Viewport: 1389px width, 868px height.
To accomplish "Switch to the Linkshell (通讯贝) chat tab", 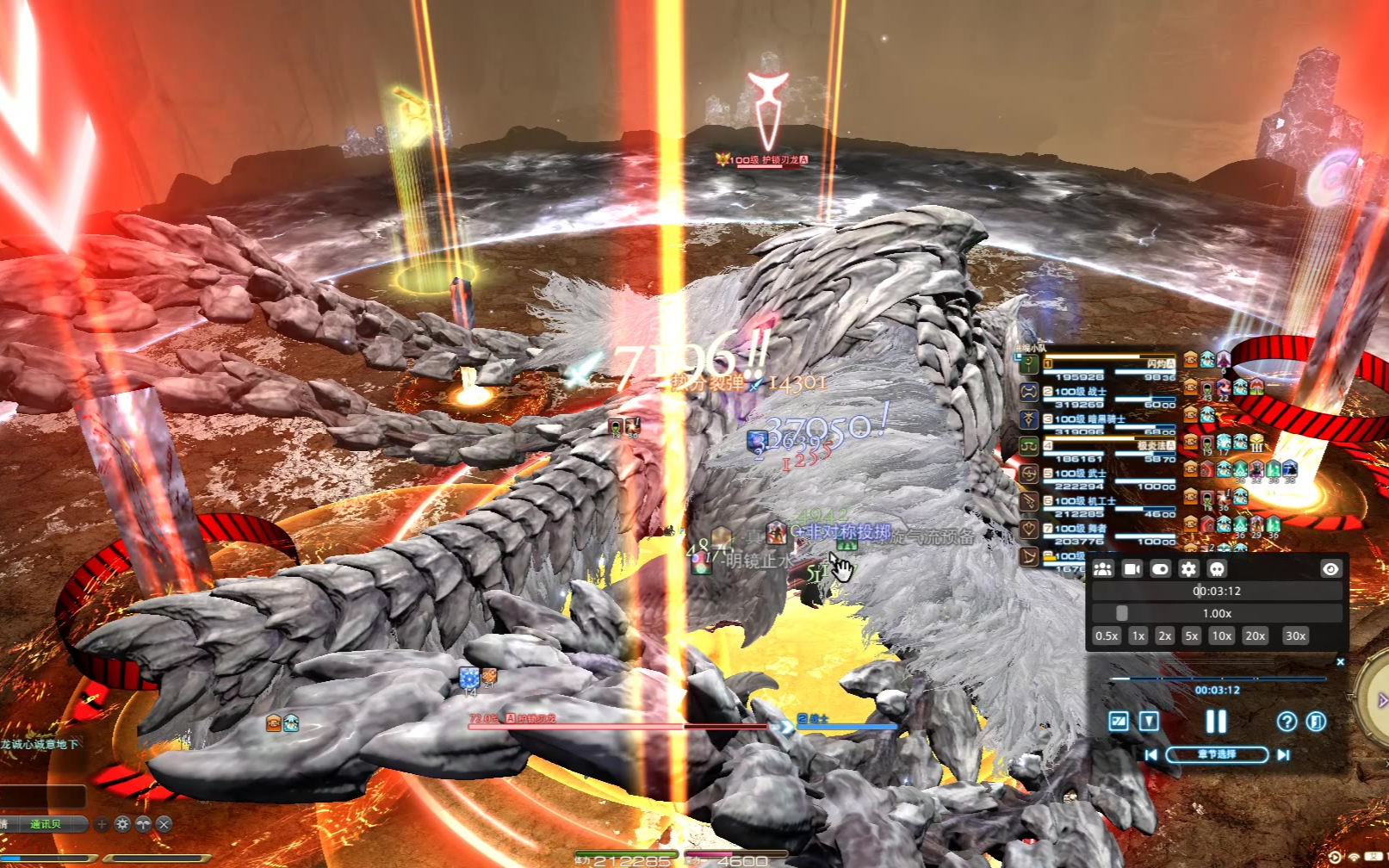I will pyautogui.click(x=46, y=824).
